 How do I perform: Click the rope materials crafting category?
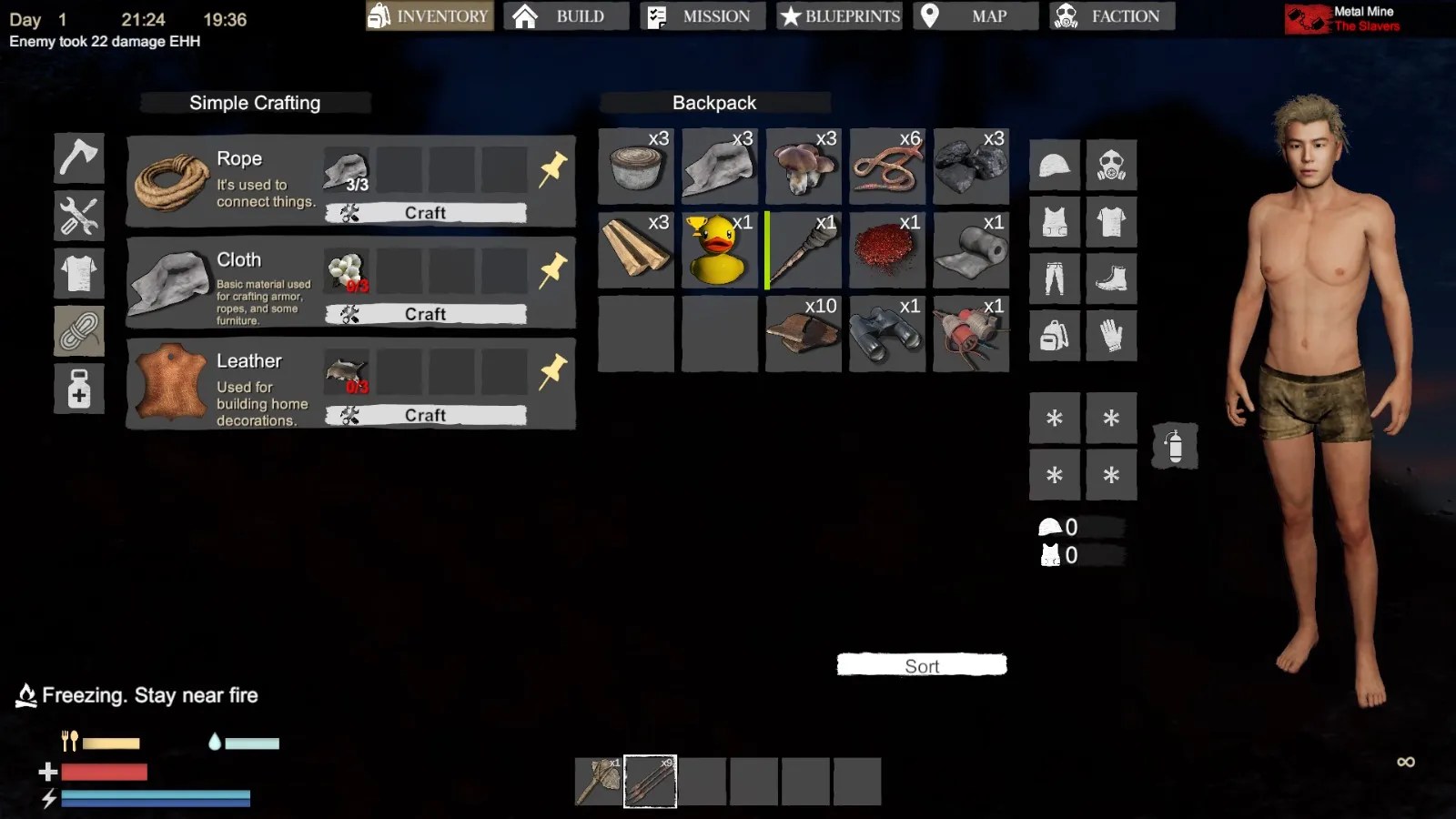(78, 331)
